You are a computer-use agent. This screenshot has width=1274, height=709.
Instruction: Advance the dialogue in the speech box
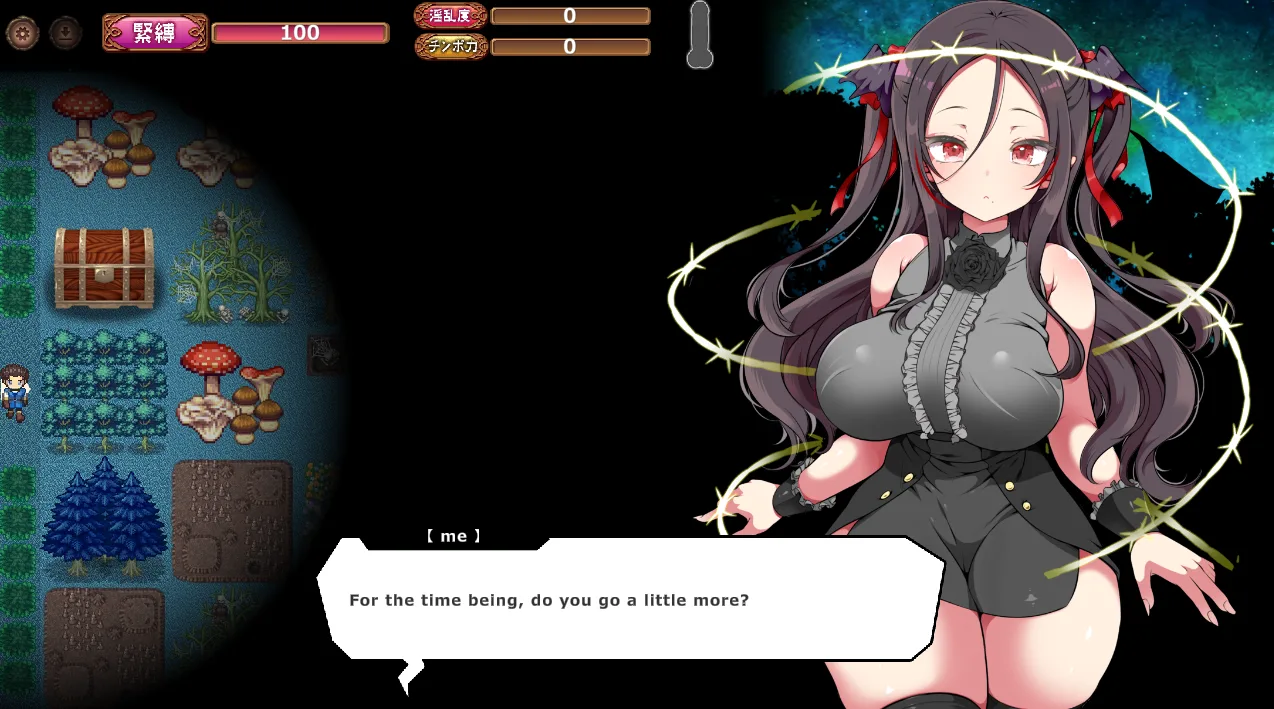[630, 600]
